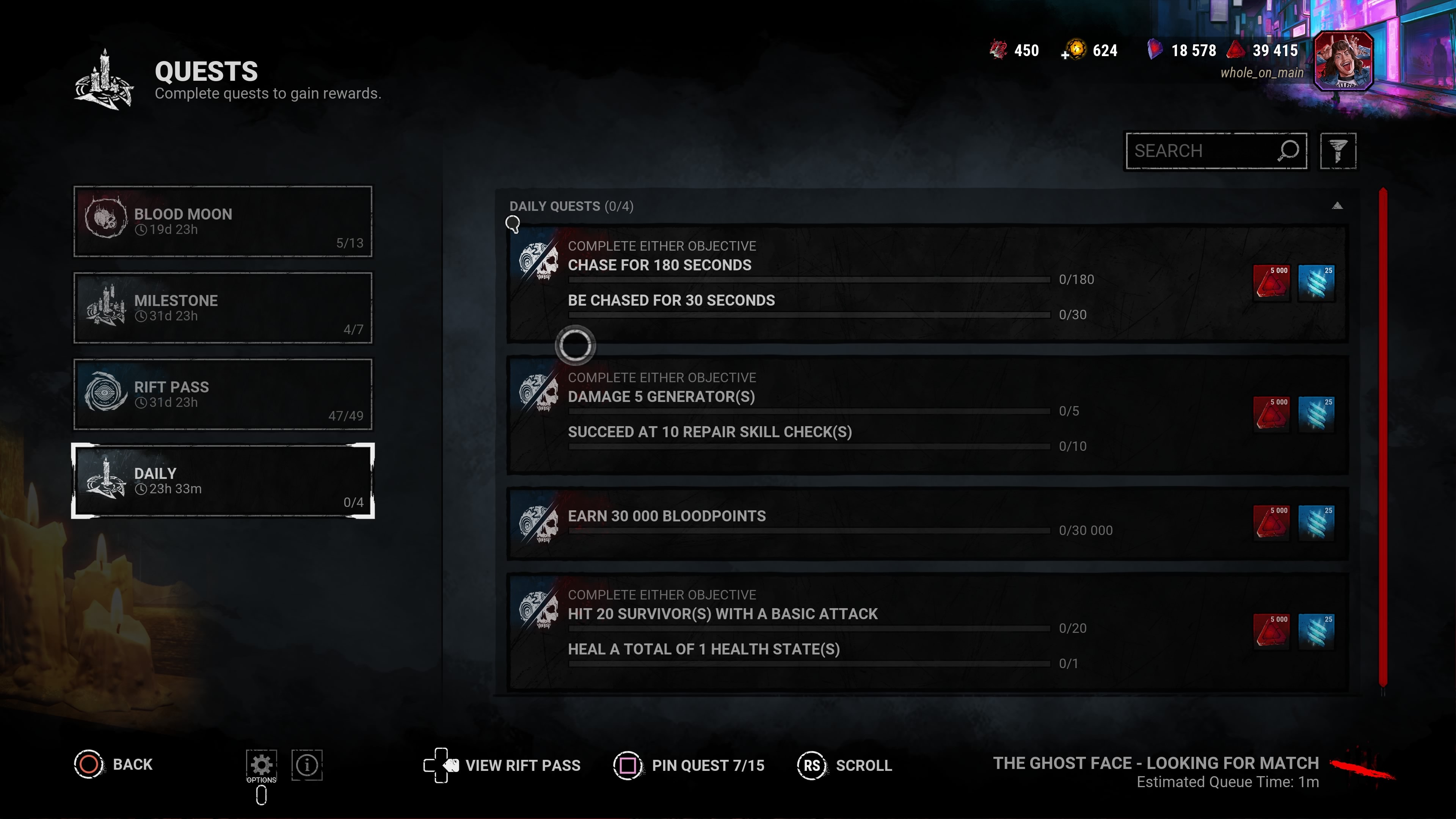Open the Options gear menu

tap(261, 765)
